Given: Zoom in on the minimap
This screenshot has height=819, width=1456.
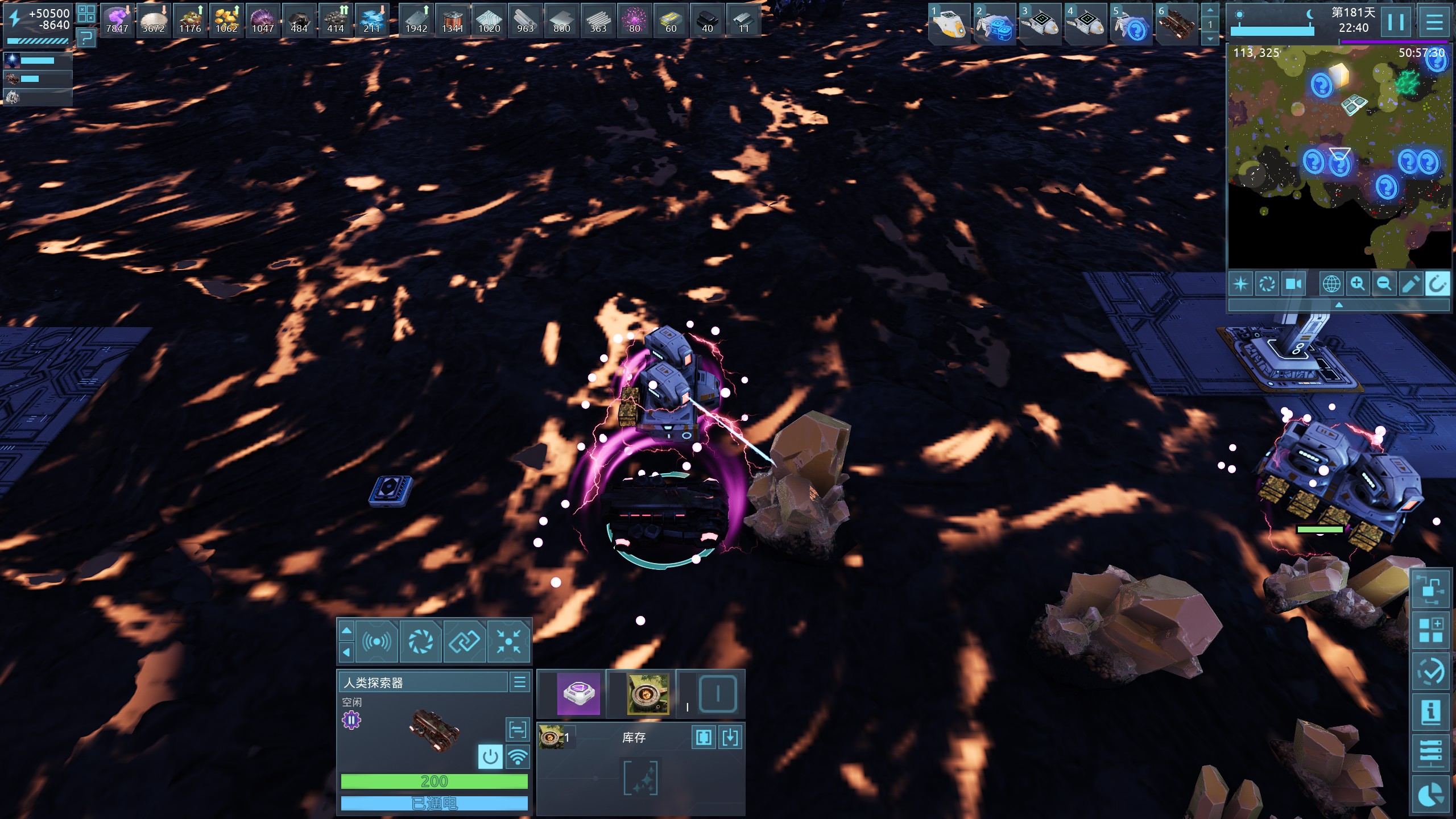Looking at the screenshot, I should (x=1358, y=284).
